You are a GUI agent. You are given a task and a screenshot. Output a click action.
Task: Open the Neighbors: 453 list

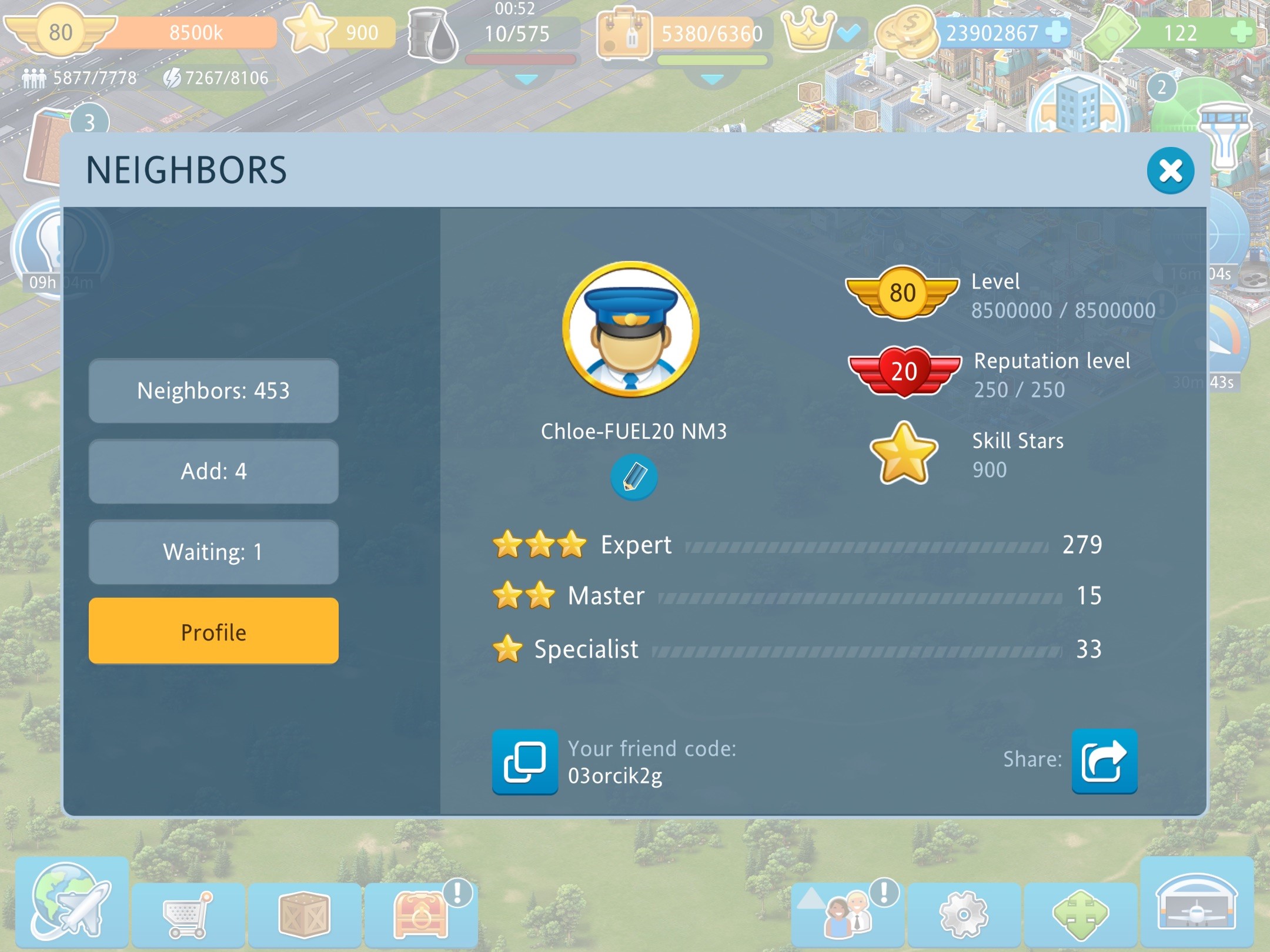(x=213, y=391)
